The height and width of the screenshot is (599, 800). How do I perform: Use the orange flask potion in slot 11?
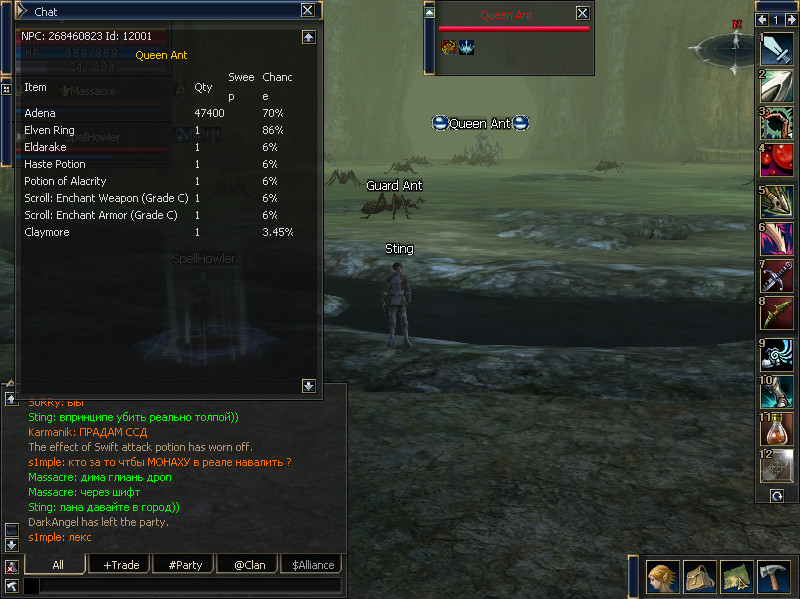pyautogui.click(x=777, y=428)
